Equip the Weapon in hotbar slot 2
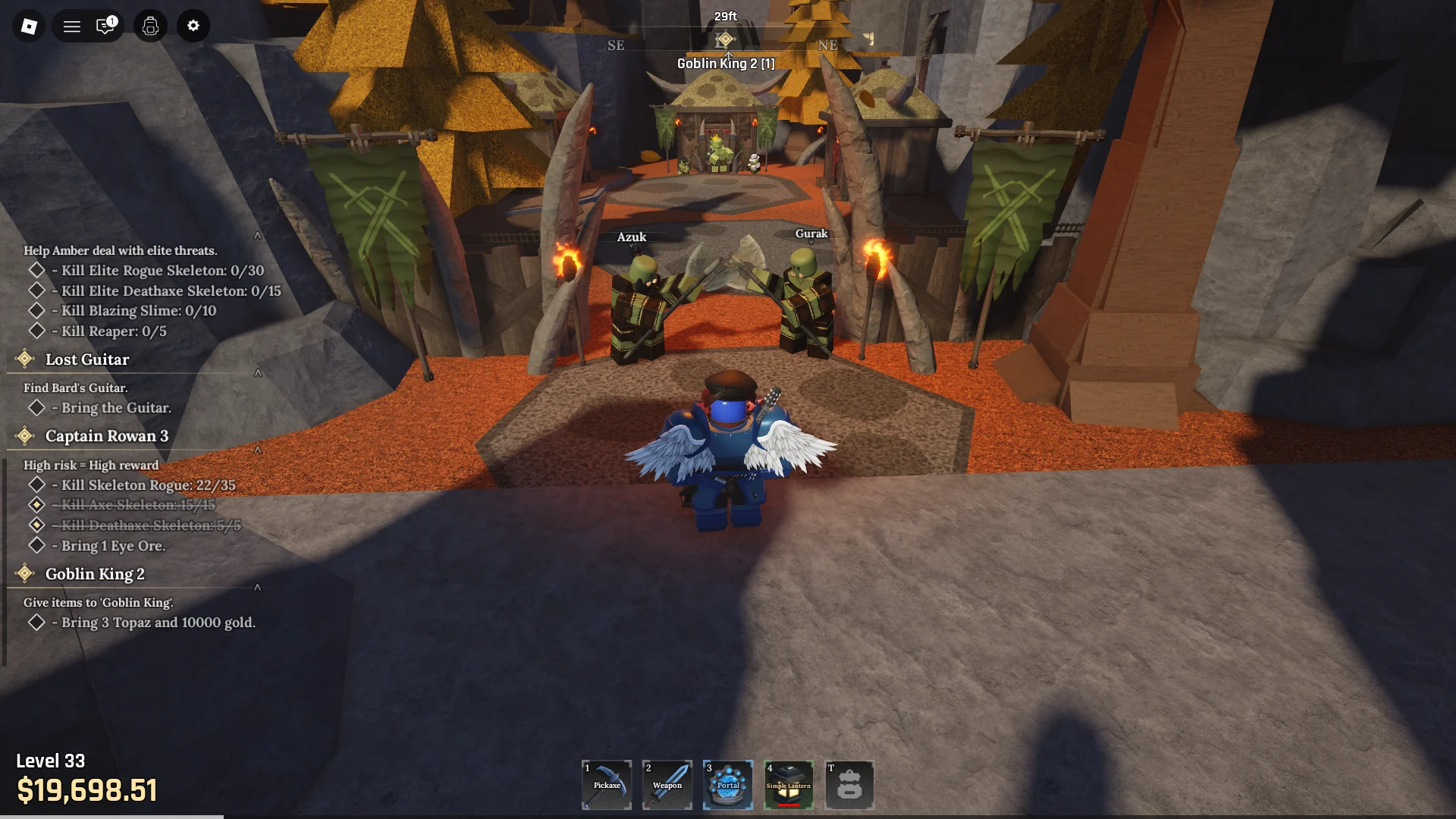Image resolution: width=1456 pixels, height=819 pixels. 667,785
